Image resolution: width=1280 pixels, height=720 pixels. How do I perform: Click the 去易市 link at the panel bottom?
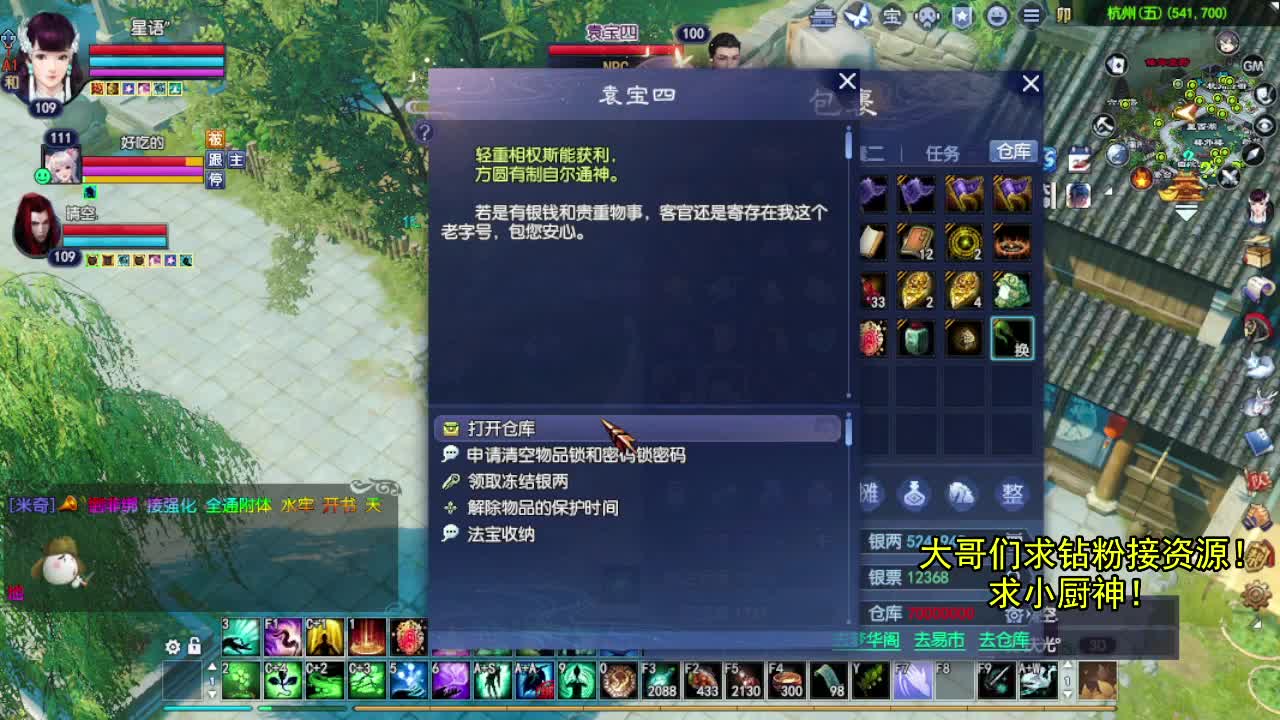938,639
